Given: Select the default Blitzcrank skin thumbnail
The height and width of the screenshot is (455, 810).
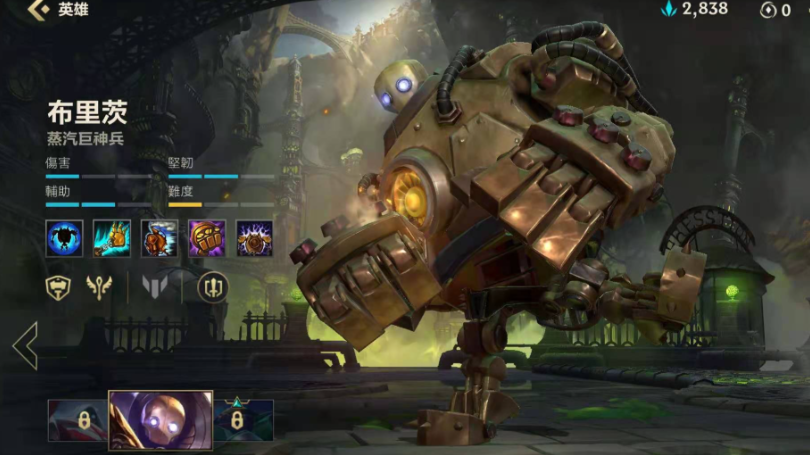Looking at the screenshot, I should pos(160,420).
